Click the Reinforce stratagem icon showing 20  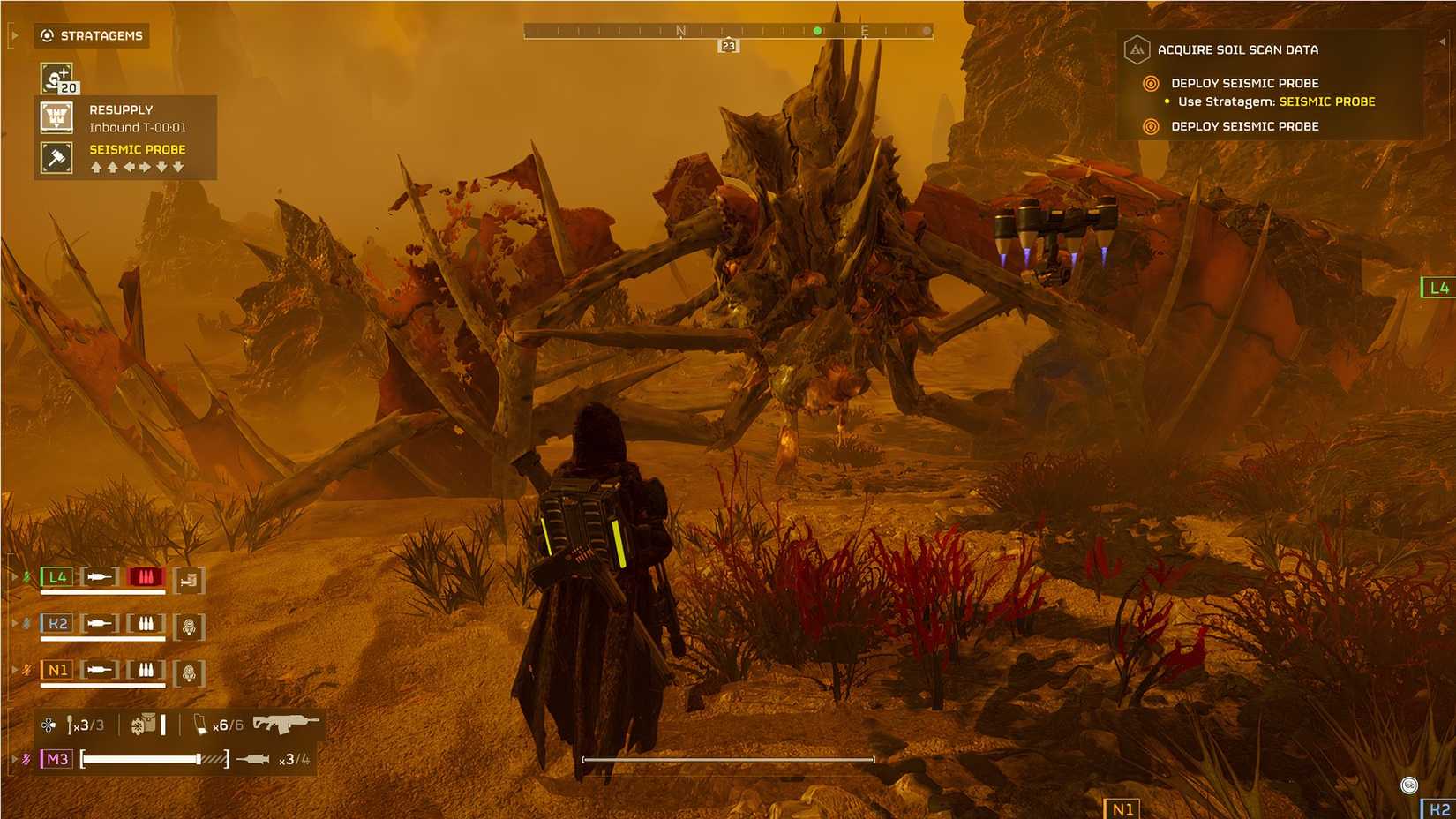point(56,75)
